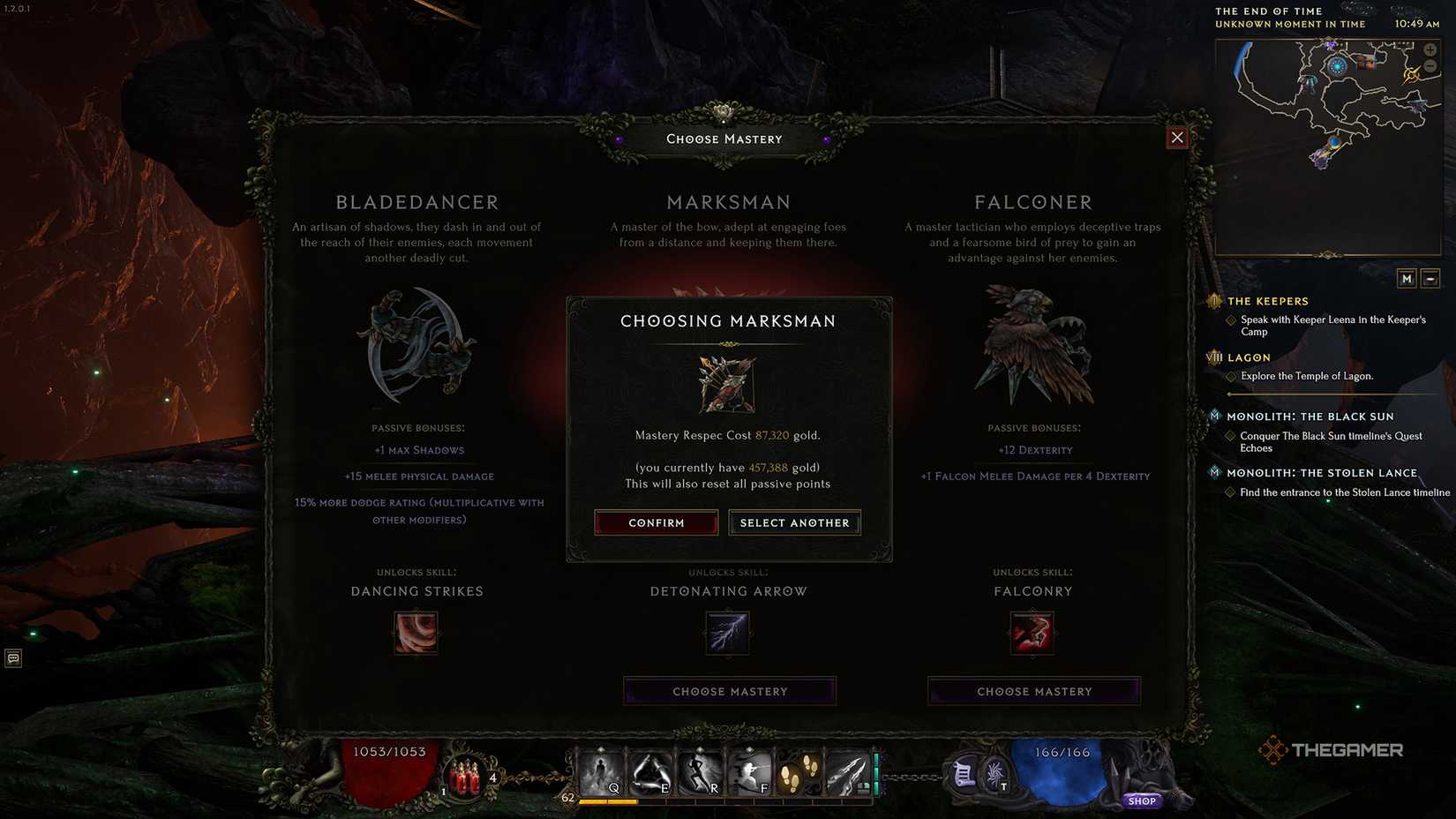Zoom in the minimap with the plus control

tap(1430, 49)
